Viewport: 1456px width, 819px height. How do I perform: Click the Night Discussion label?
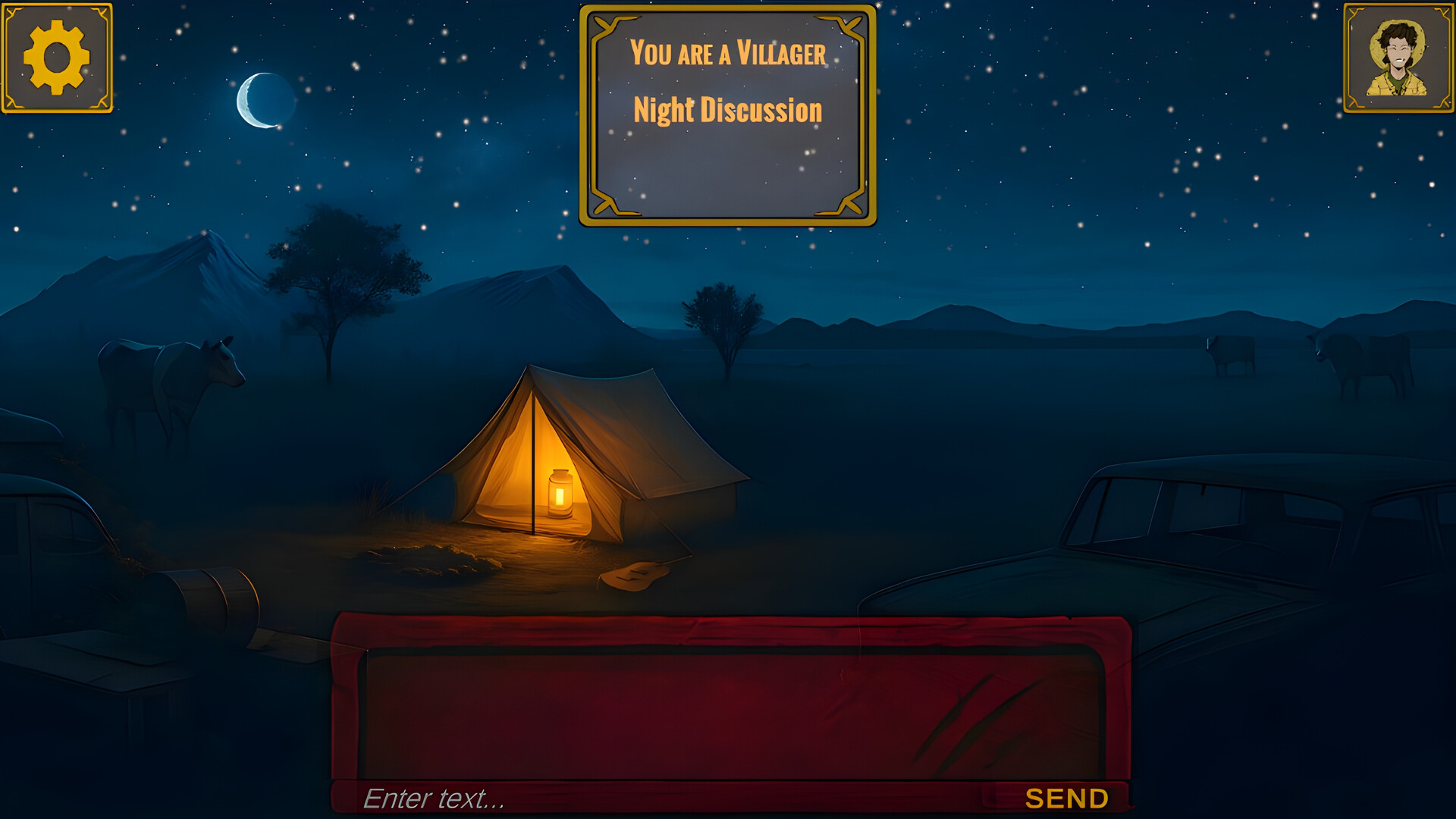click(726, 110)
